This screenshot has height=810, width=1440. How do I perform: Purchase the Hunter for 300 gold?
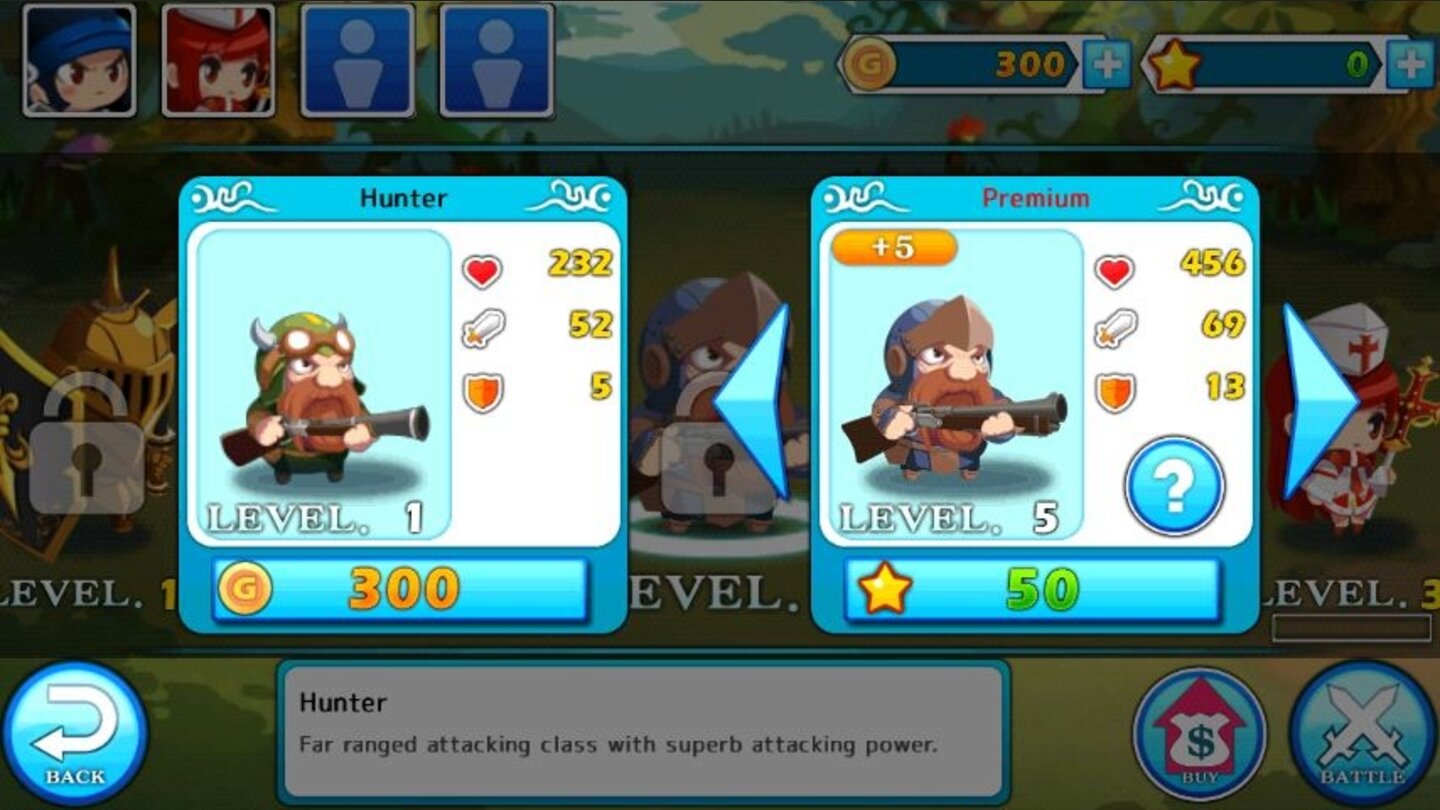(398, 588)
